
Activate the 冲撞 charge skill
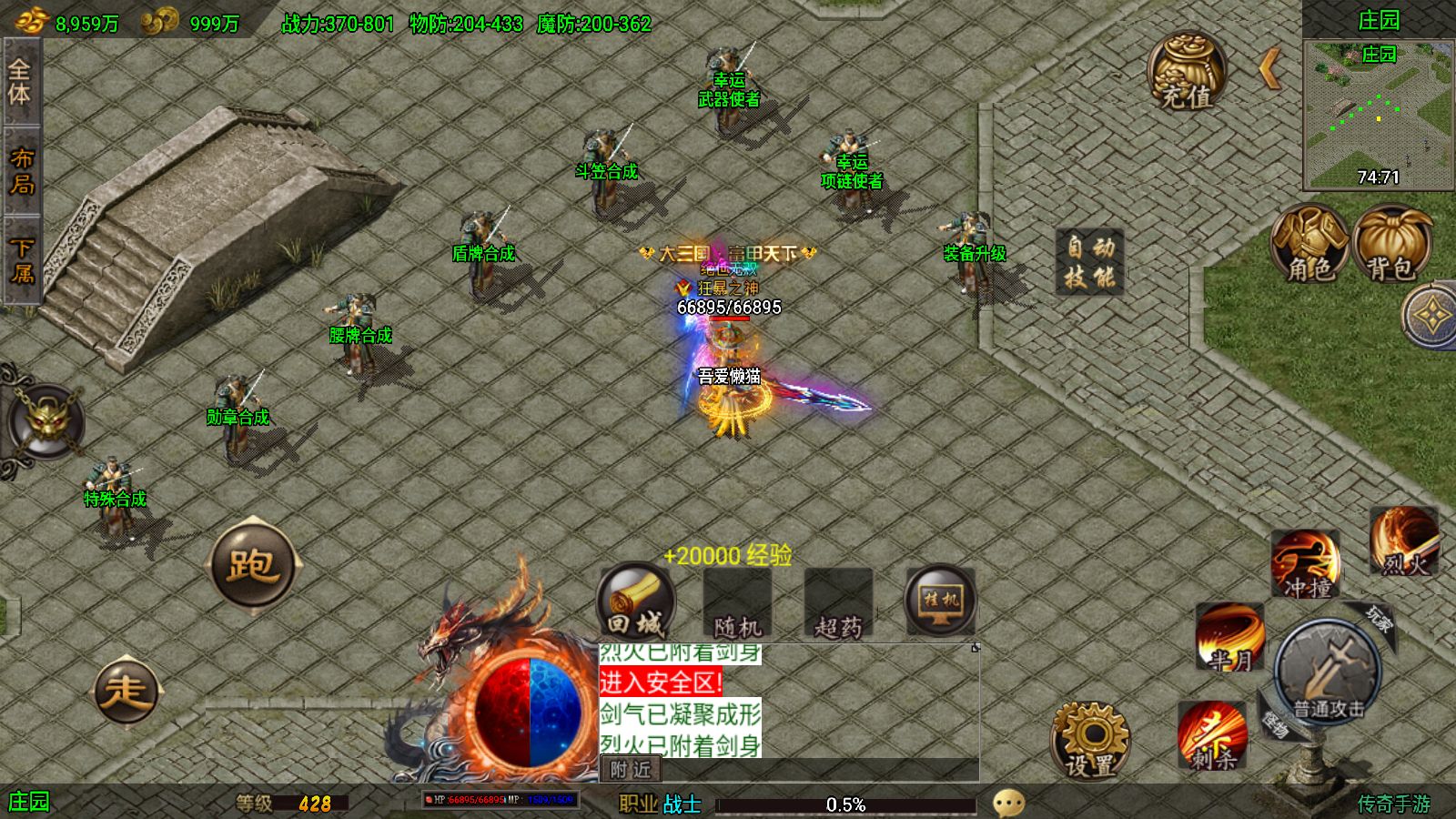[1306, 564]
